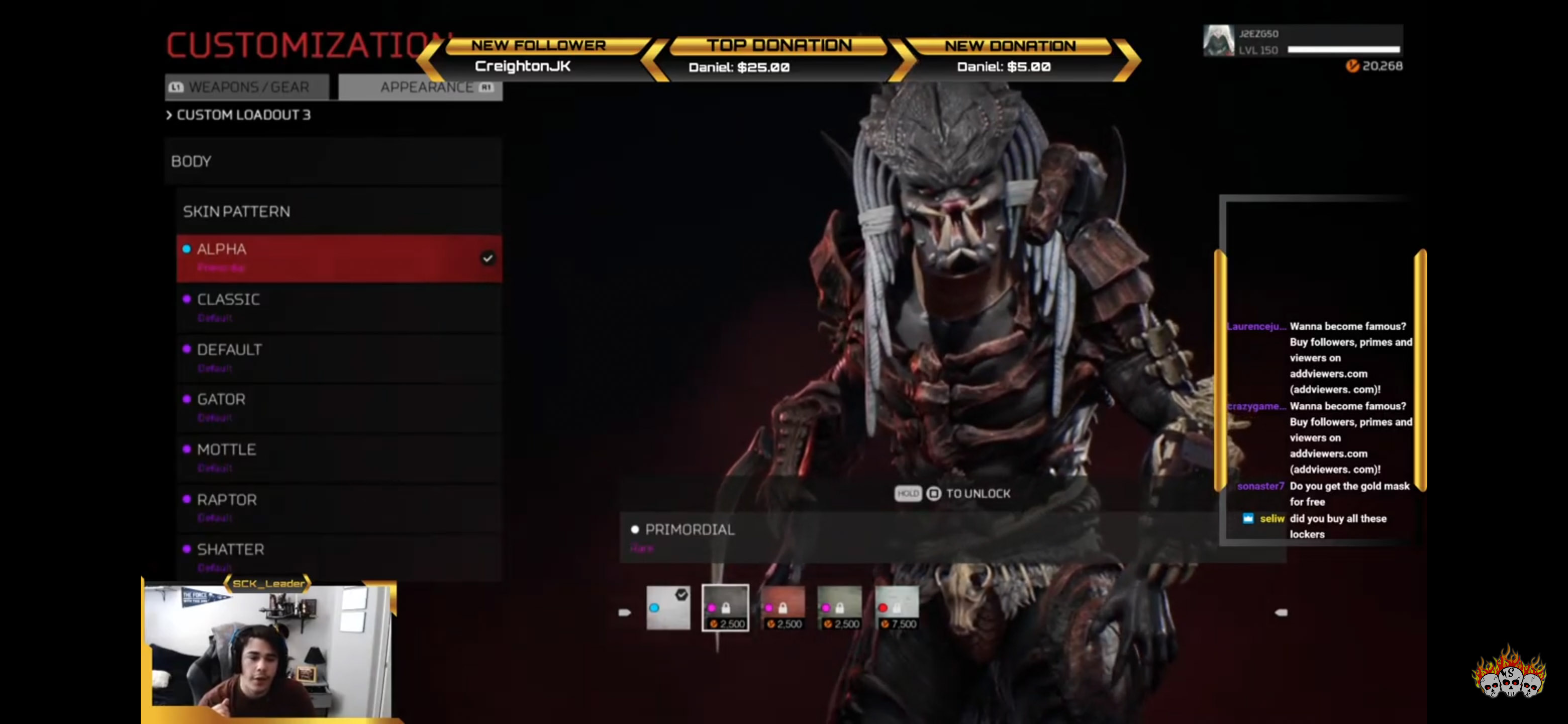This screenshot has height=724, width=1568.
Task: Select the Body category header
Action: [332, 161]
